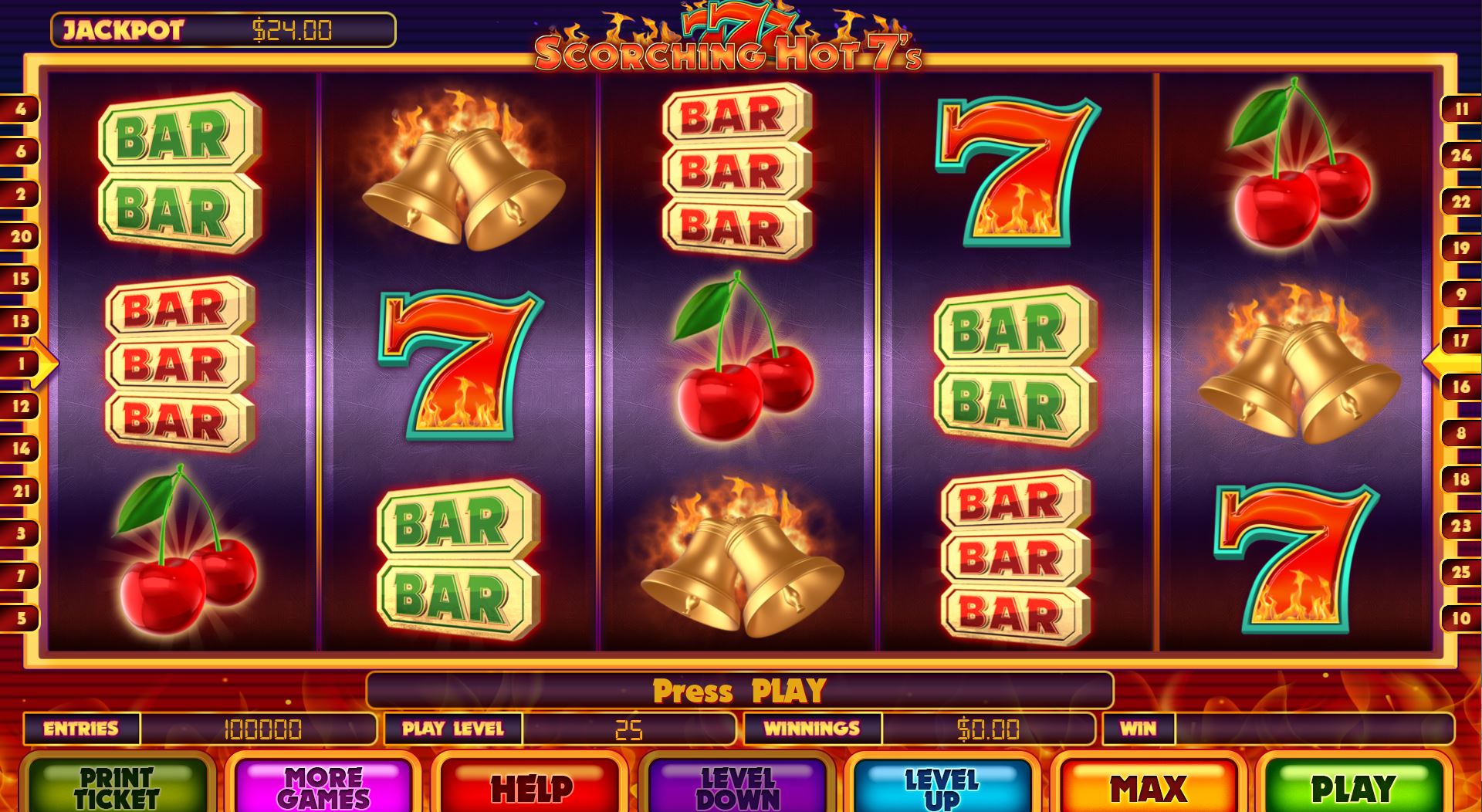This screenshot has height=812, width=1482.
Task: Select payline marker number 4
Action: click(20, 109)
